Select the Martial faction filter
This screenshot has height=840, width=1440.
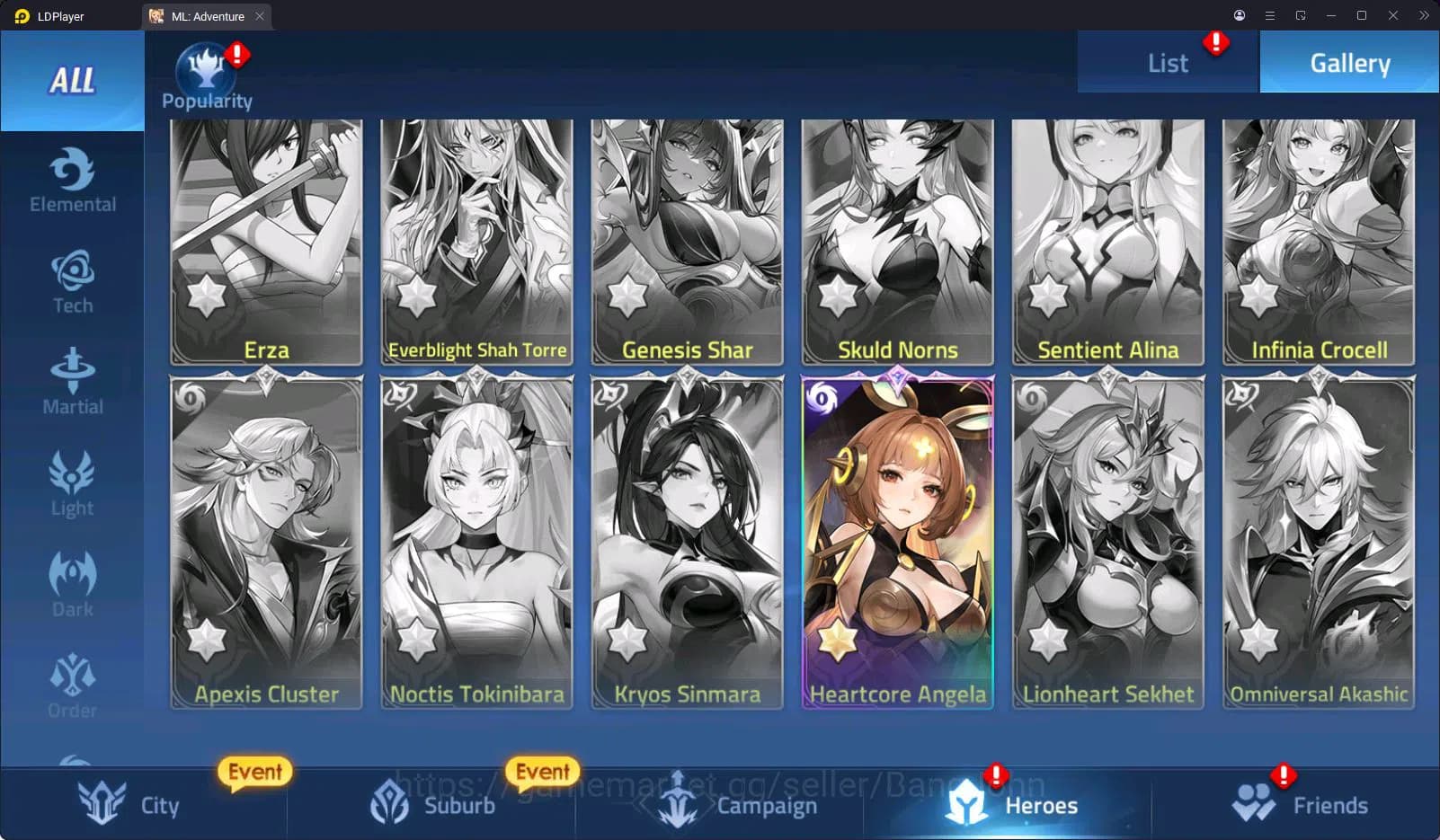[72, 381]
